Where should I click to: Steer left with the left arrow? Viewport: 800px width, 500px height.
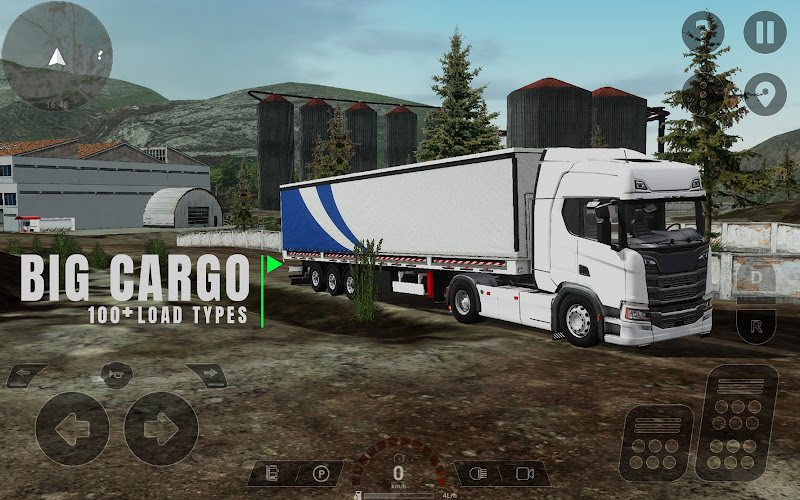72,429
